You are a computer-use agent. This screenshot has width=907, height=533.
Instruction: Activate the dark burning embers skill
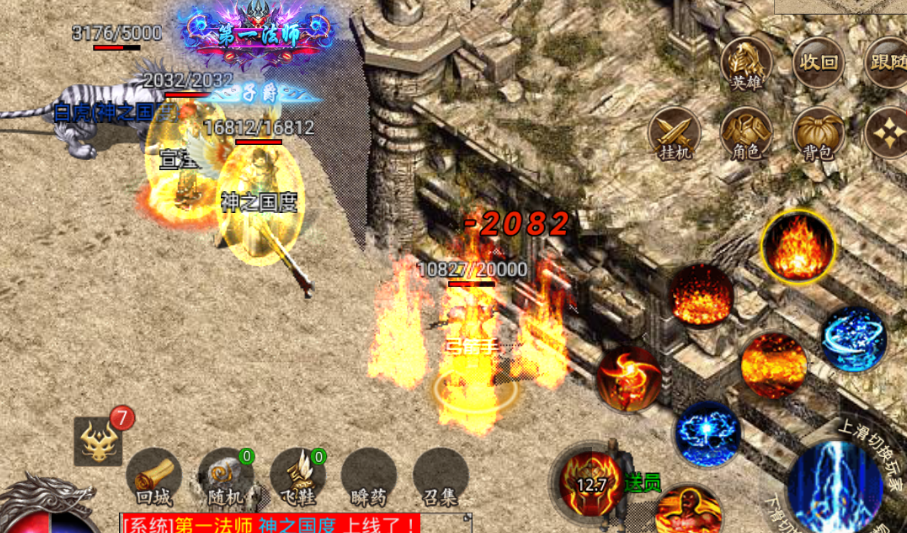pos(701,295)
